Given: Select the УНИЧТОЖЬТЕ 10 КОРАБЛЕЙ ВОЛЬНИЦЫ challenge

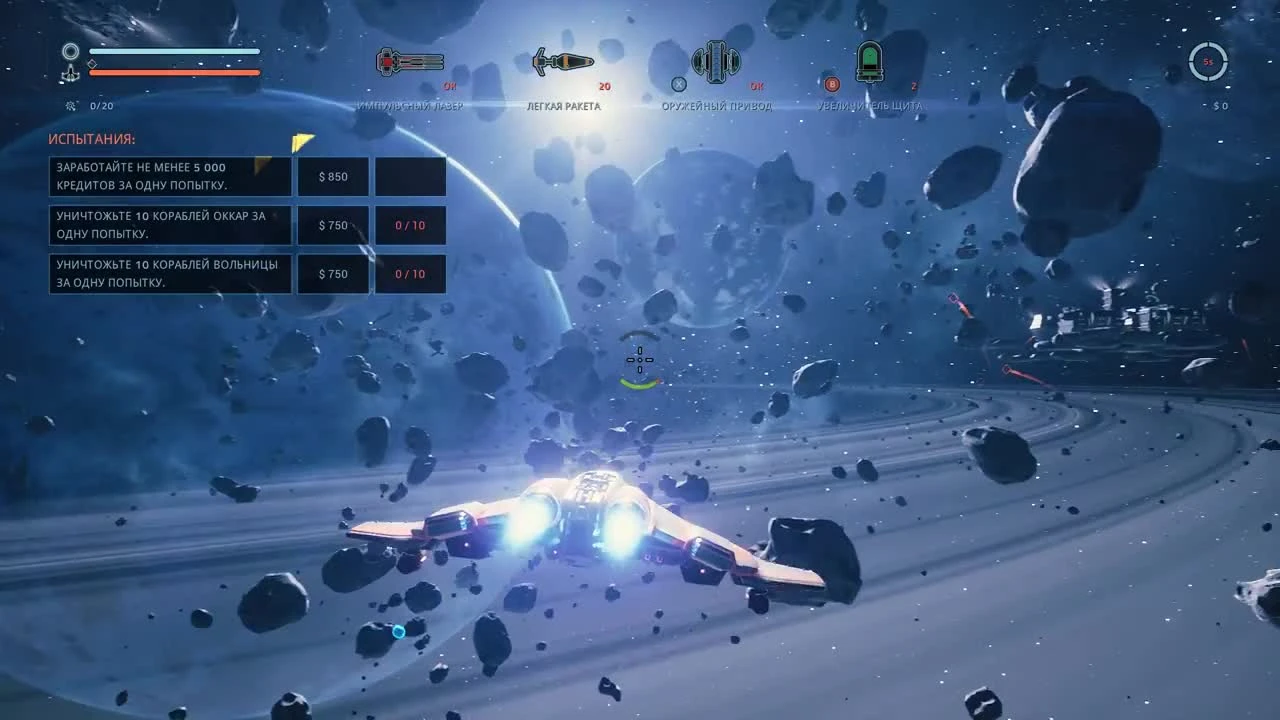Looking at the screenshot, I should (170, 273).
